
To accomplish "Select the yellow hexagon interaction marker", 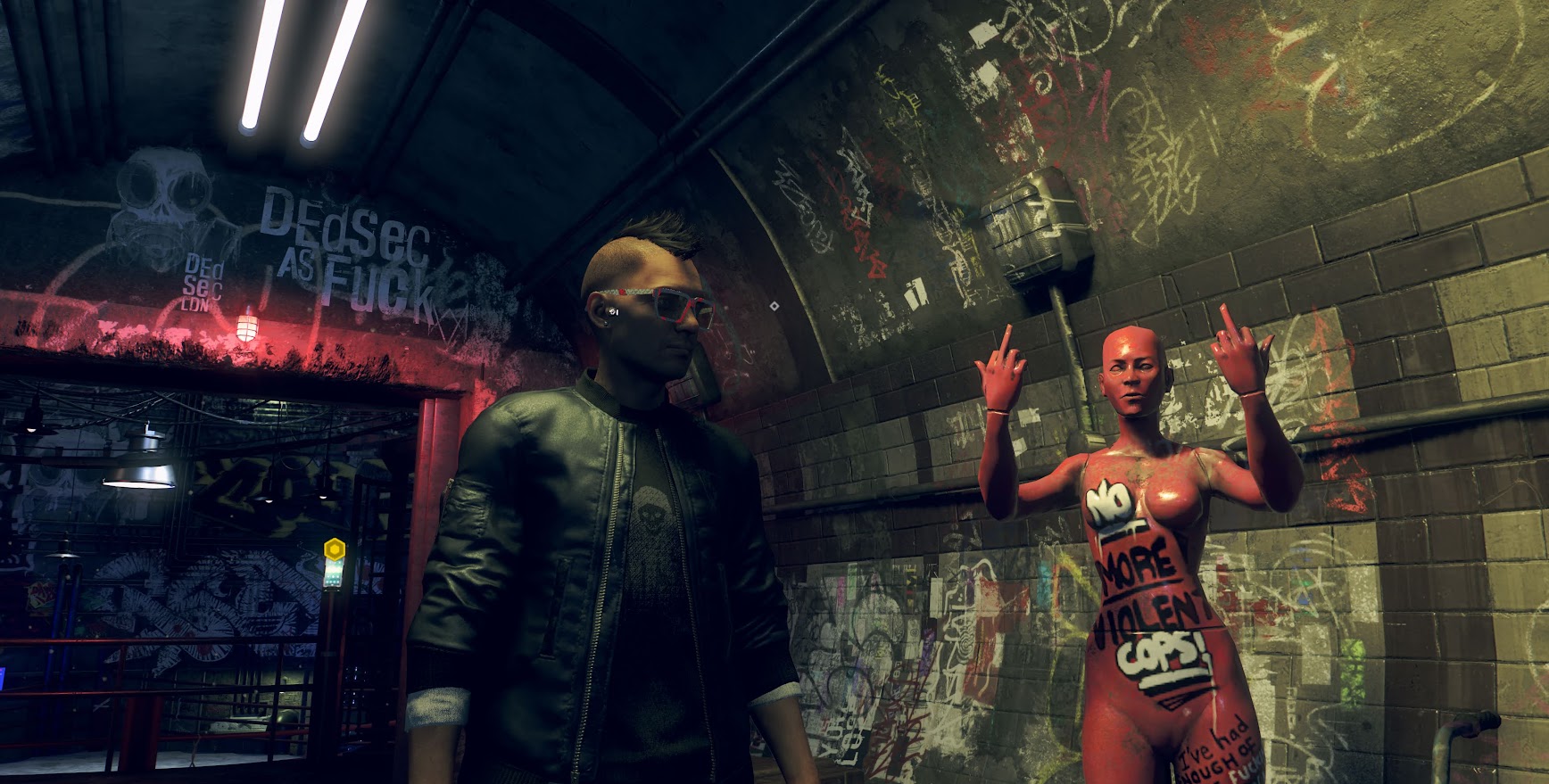I will point(335,549).
